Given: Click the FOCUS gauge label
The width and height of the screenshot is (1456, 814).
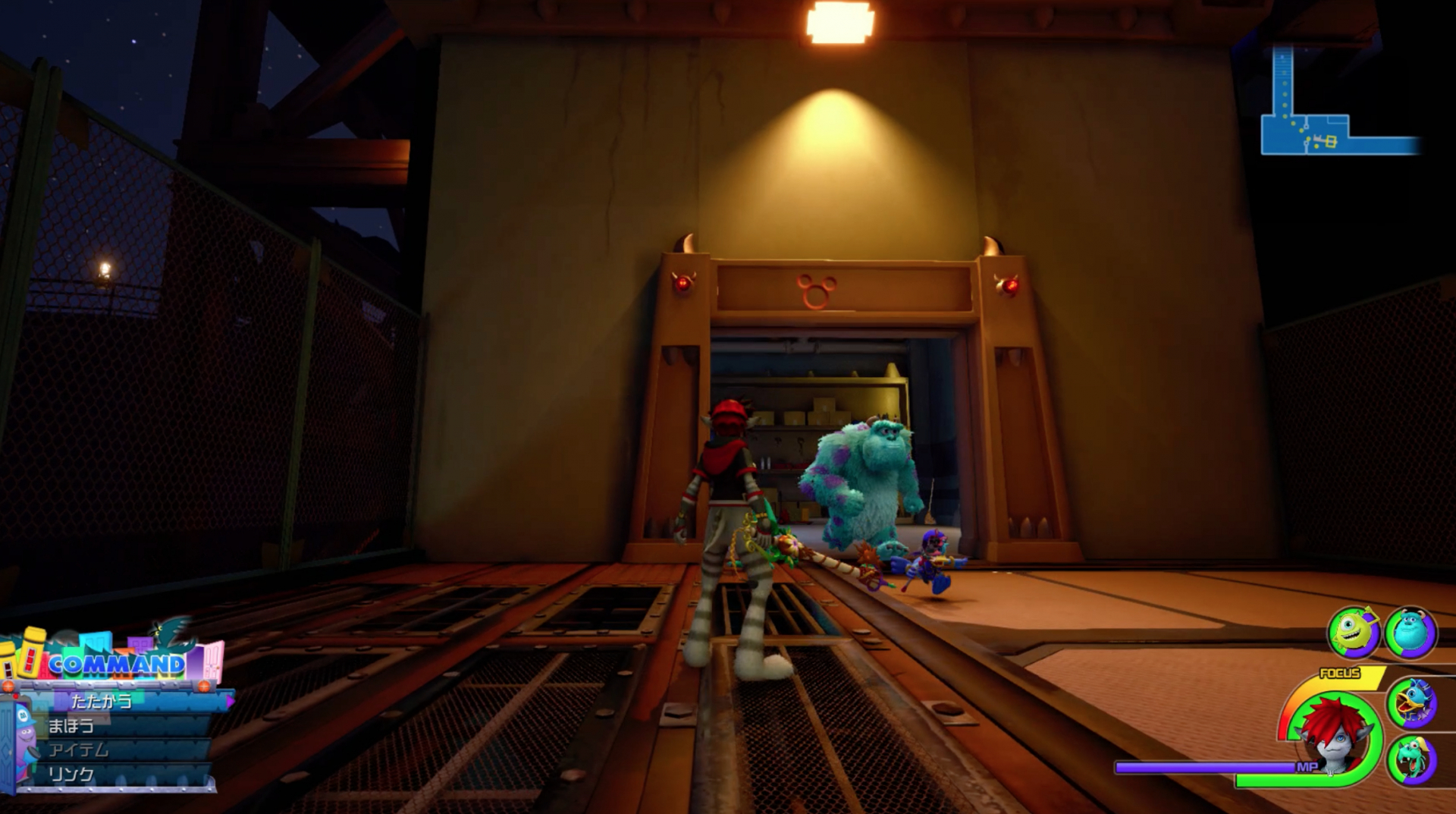Looking at the screenshot, I should 1338,672.
